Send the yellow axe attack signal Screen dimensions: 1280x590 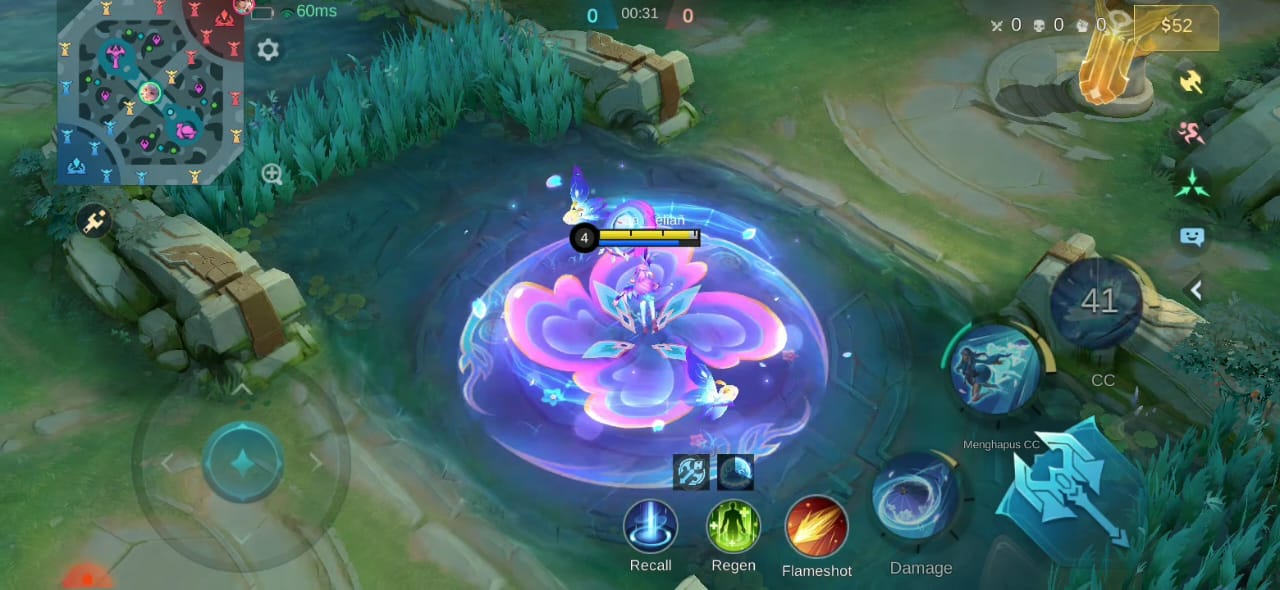click(1190, 82)
